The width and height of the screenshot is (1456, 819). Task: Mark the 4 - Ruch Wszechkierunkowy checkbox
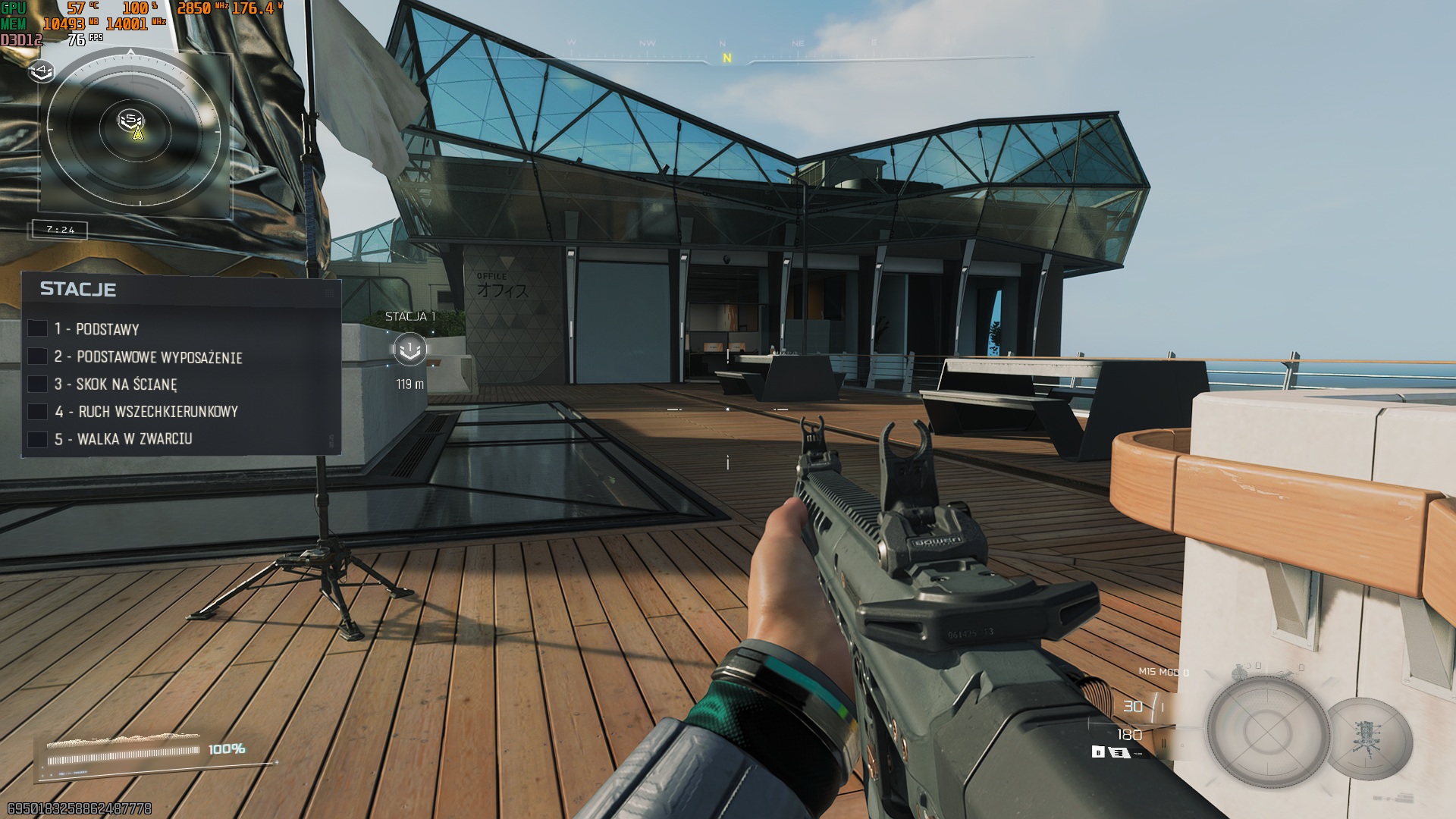[x=37, y=412]
